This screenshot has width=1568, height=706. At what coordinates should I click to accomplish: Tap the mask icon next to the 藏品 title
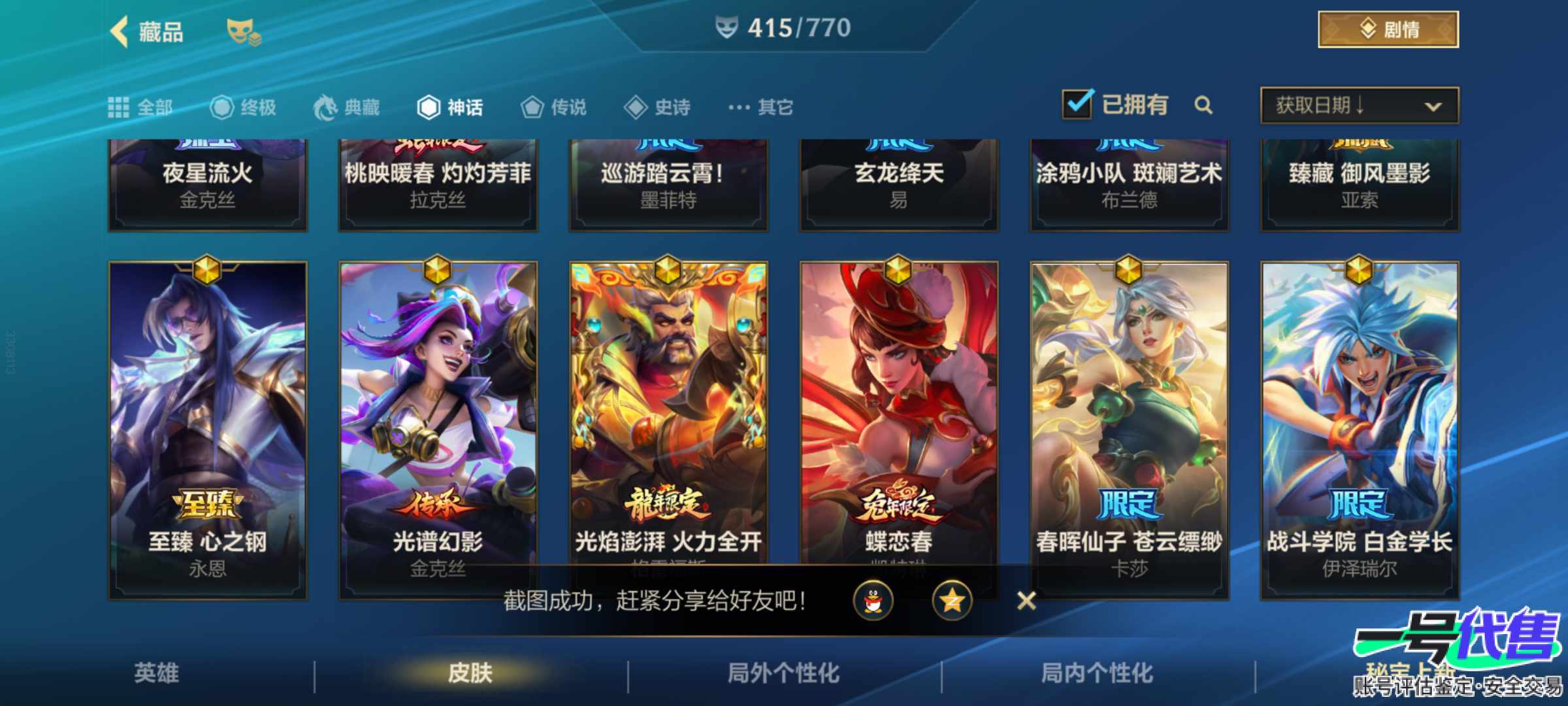pos(242,31)
